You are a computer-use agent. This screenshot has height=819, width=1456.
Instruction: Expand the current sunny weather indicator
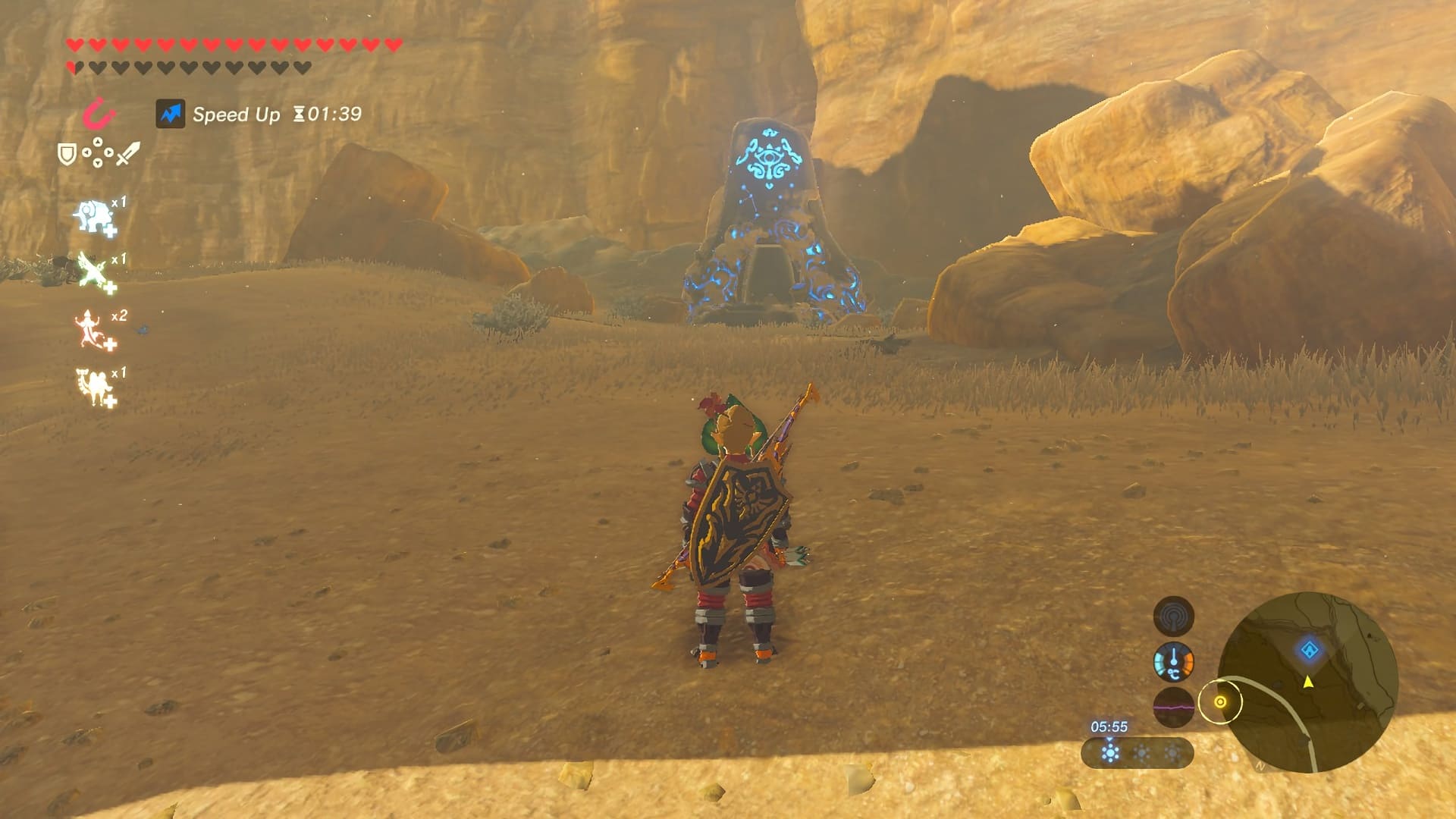point(1109,755)
